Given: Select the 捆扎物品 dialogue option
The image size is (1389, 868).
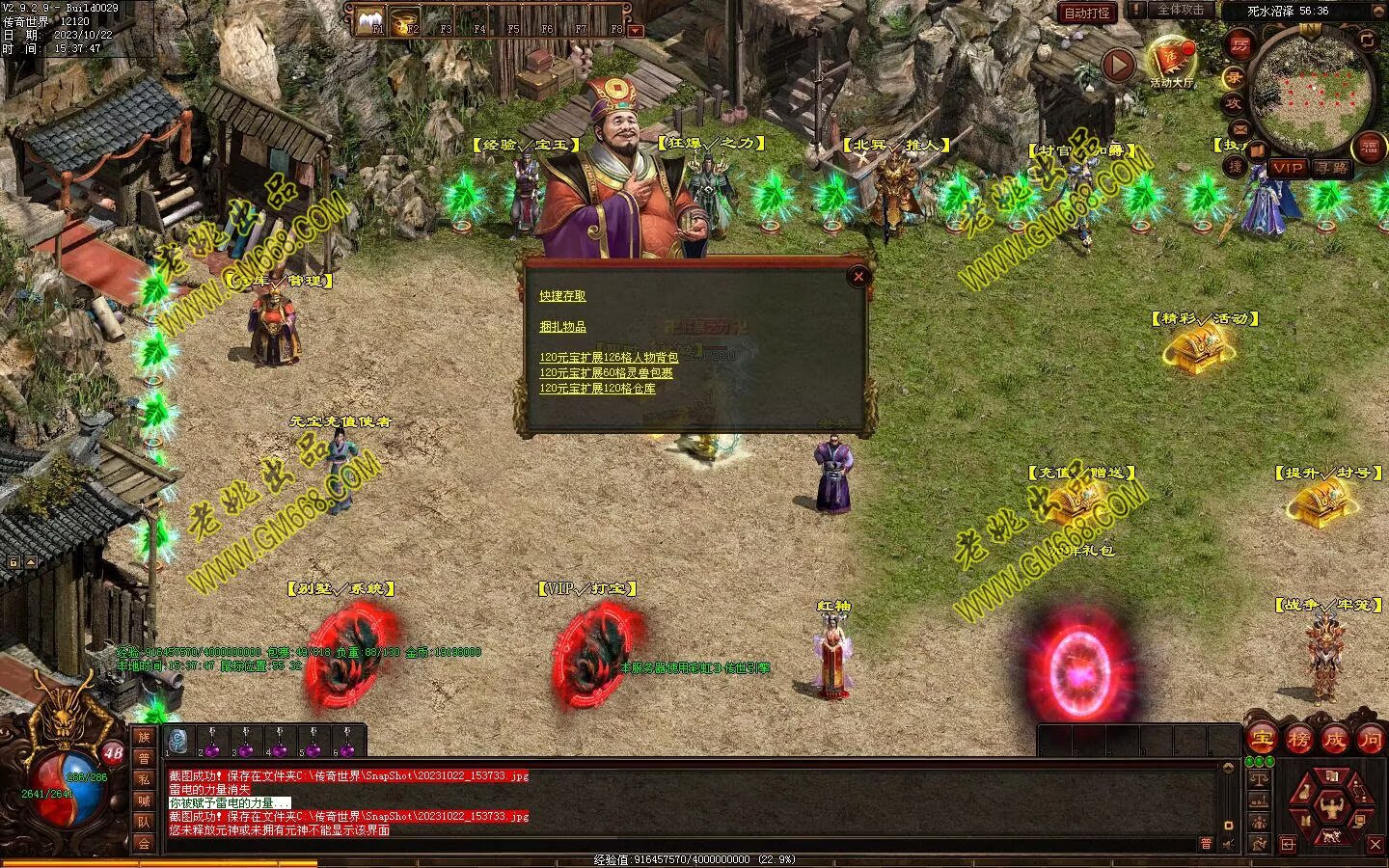Looking at the screenshot, I should point(562,327).
